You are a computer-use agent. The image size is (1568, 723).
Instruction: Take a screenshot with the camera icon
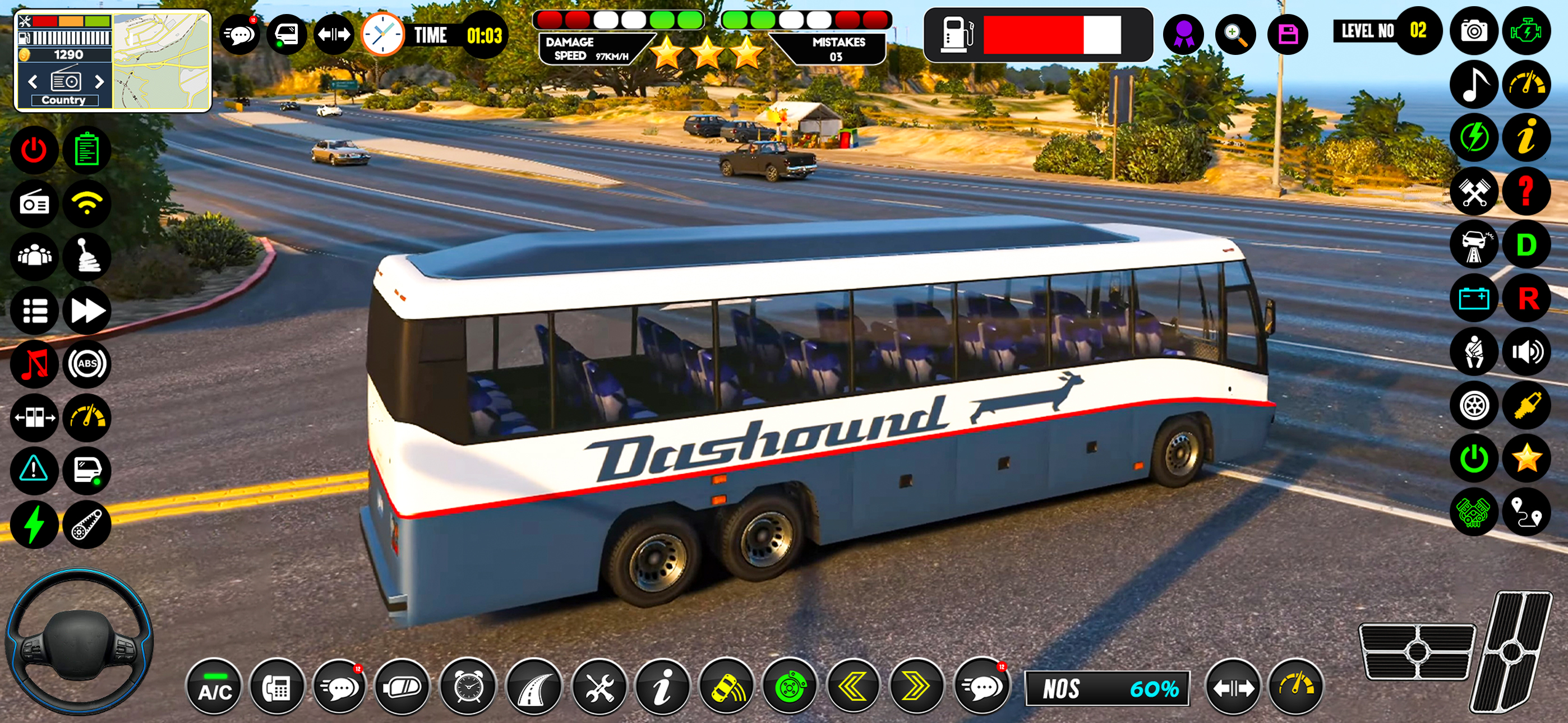(x=1474, y=30)
